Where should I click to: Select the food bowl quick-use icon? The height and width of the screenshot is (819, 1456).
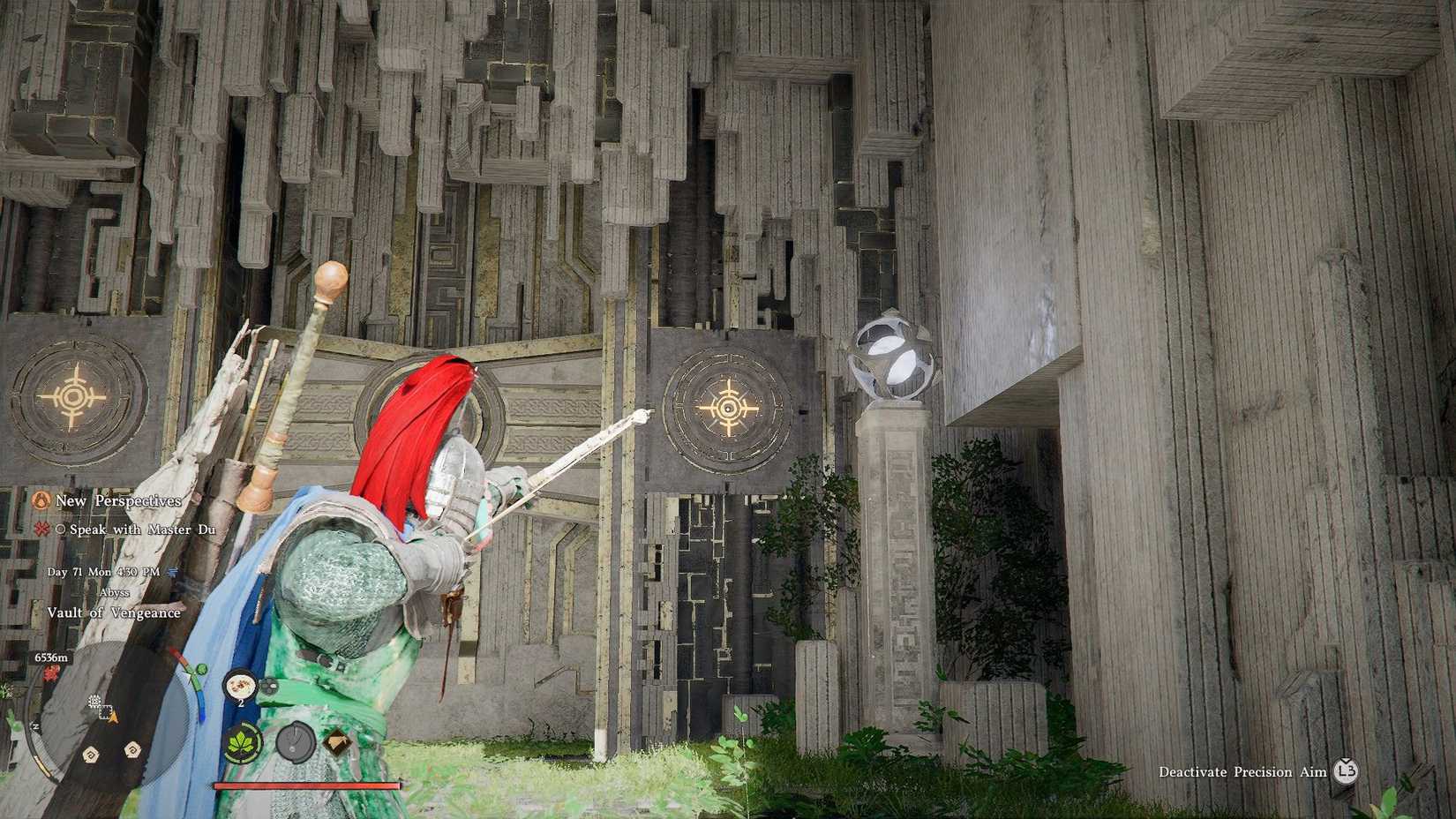(240, 684)
